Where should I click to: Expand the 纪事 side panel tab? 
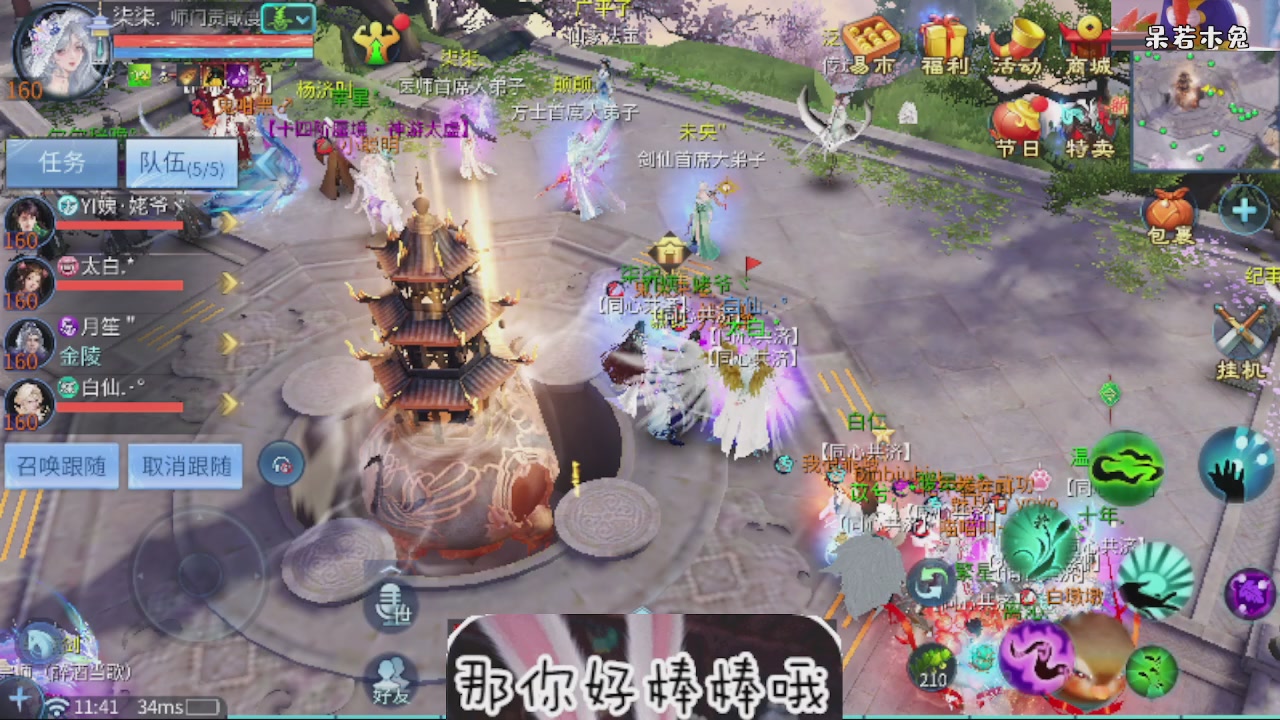(1266, 275)
